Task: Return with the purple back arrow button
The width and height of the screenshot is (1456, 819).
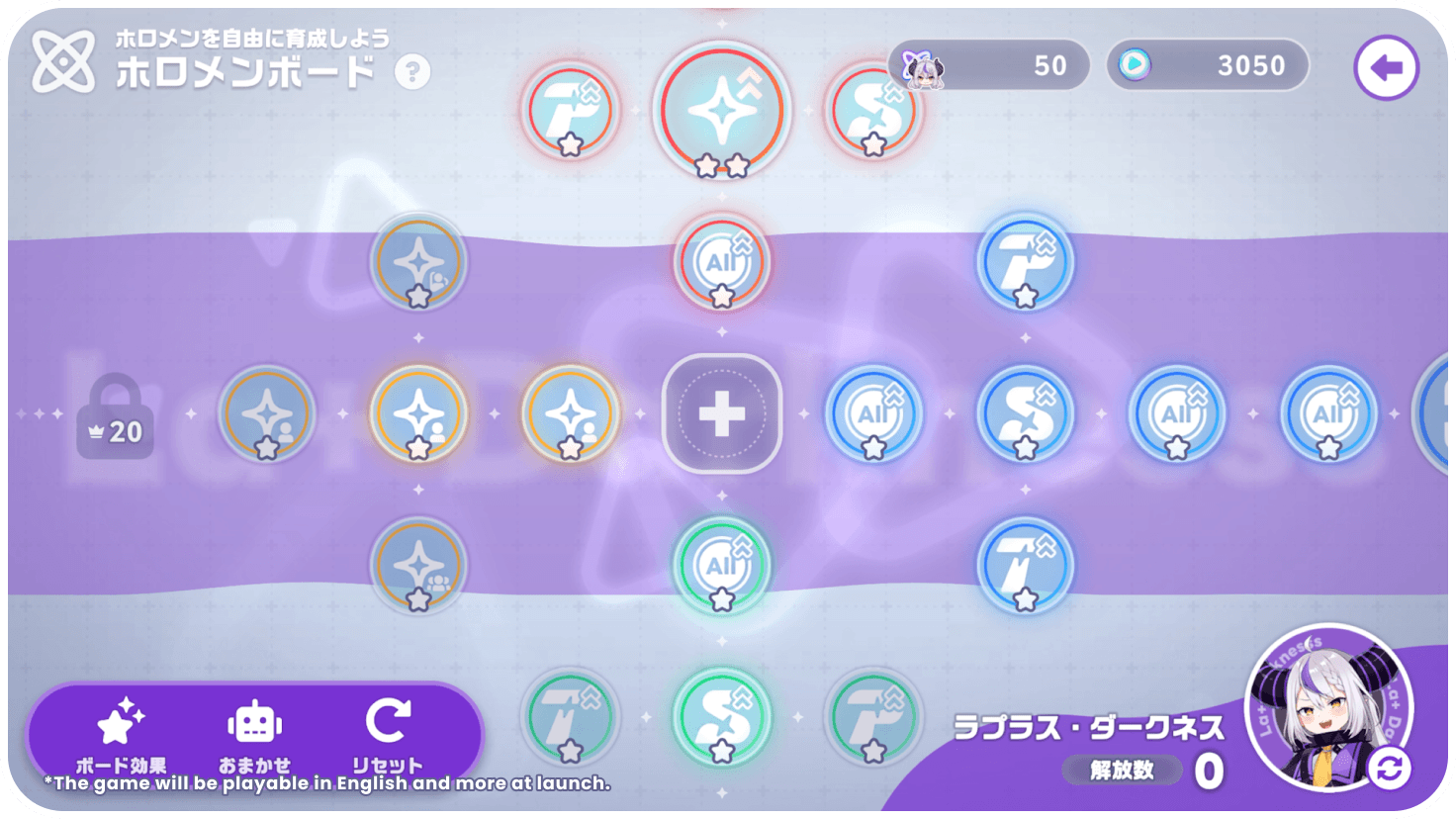Action: click(x=1387, y=66)
